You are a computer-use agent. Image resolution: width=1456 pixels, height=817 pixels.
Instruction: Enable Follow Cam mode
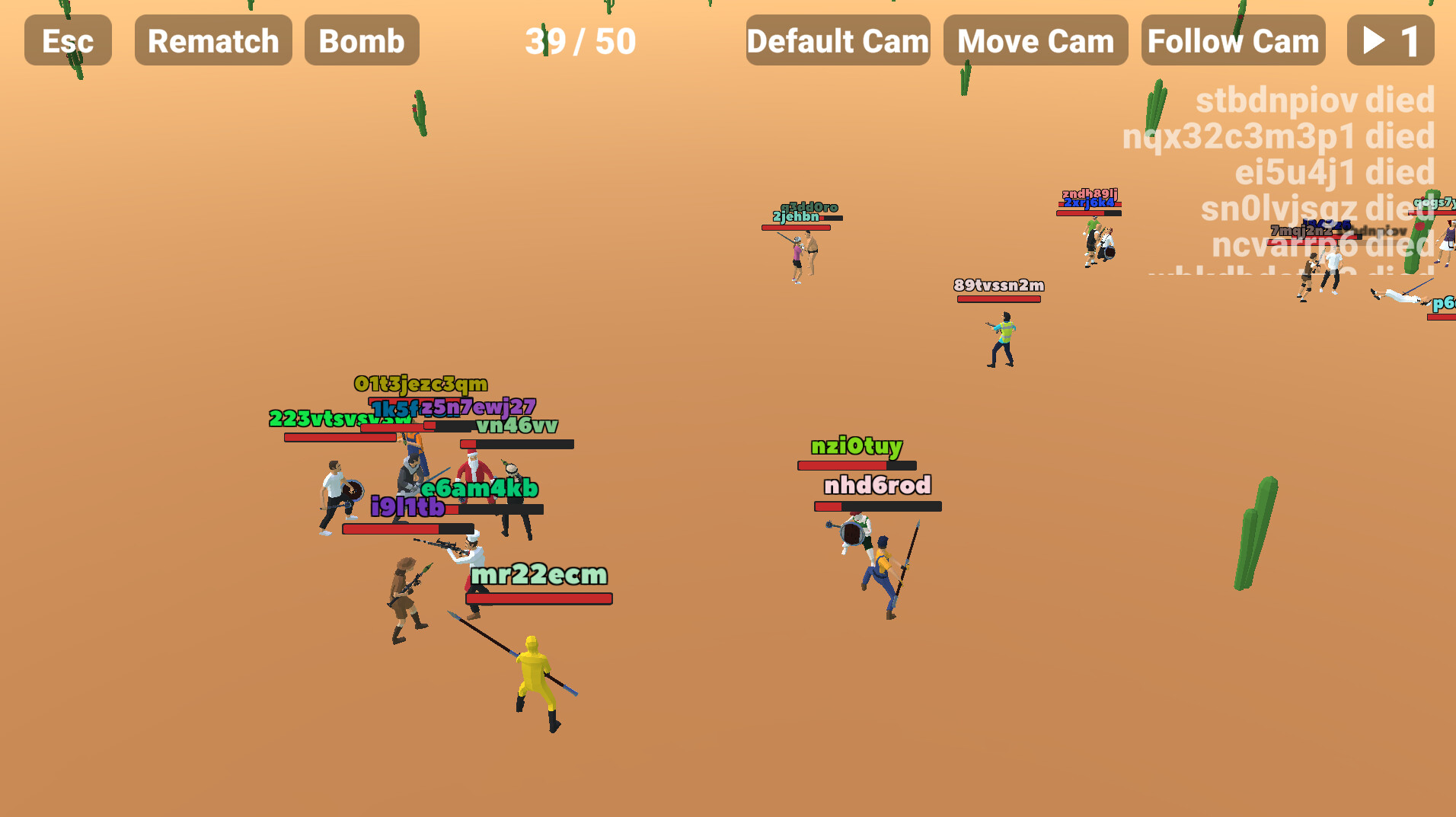click(1233, 40)
